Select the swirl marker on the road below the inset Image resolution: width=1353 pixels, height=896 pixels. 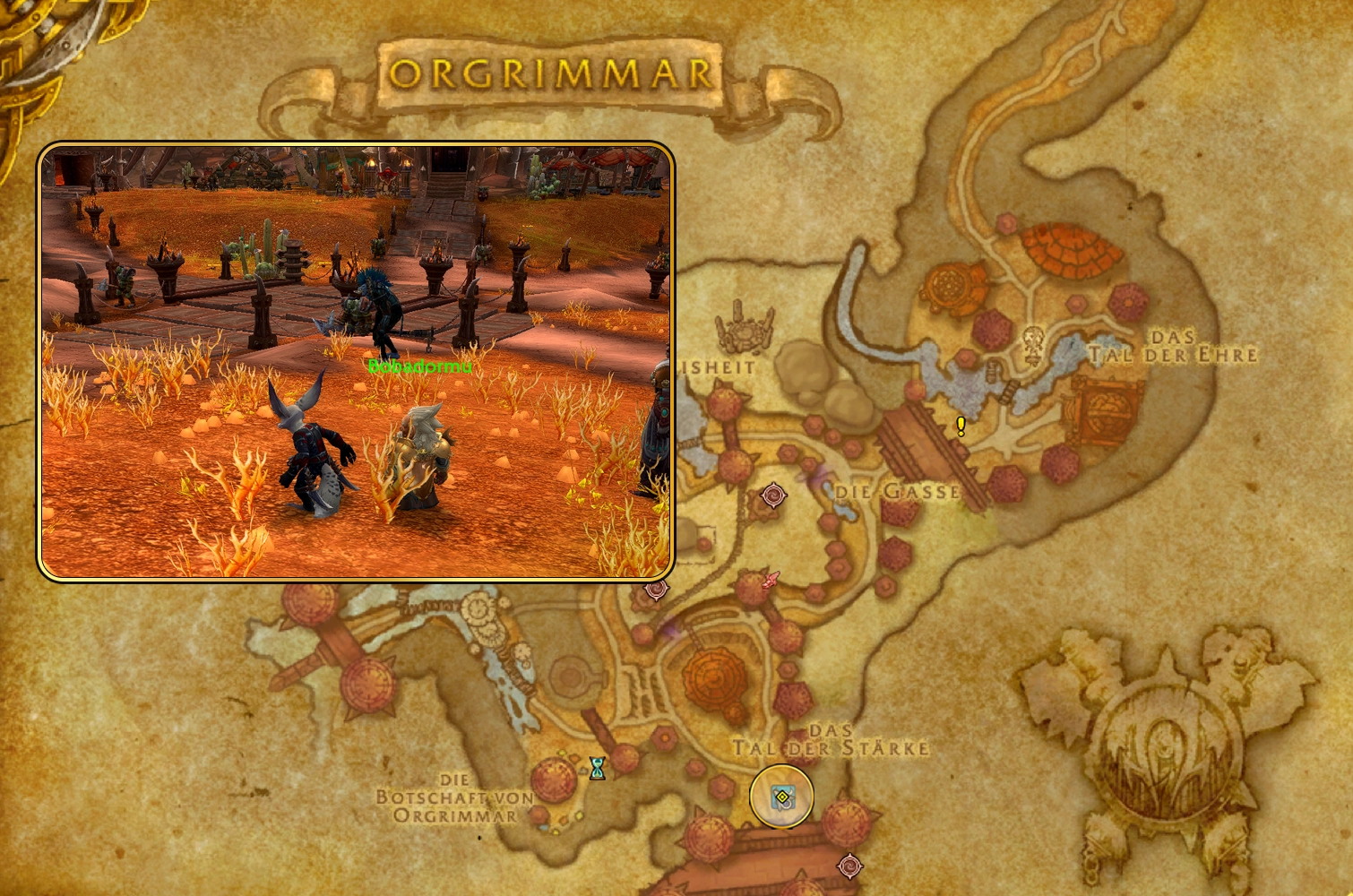tap(657, 590)
